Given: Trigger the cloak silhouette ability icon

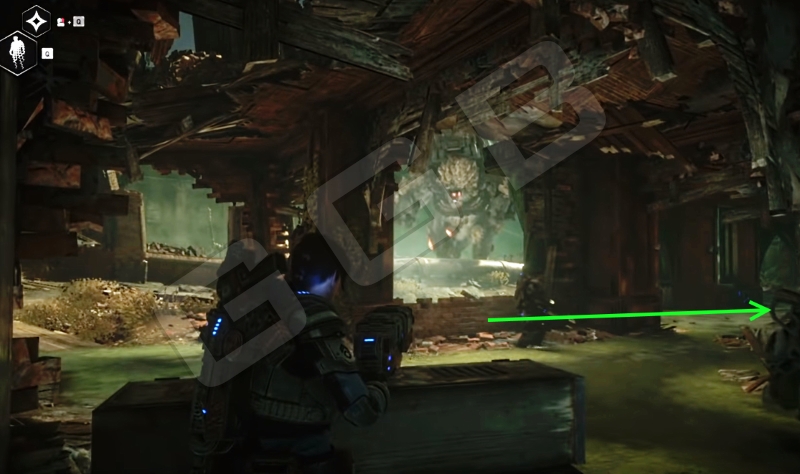Looking at the screenshot, I should point(18,50).
